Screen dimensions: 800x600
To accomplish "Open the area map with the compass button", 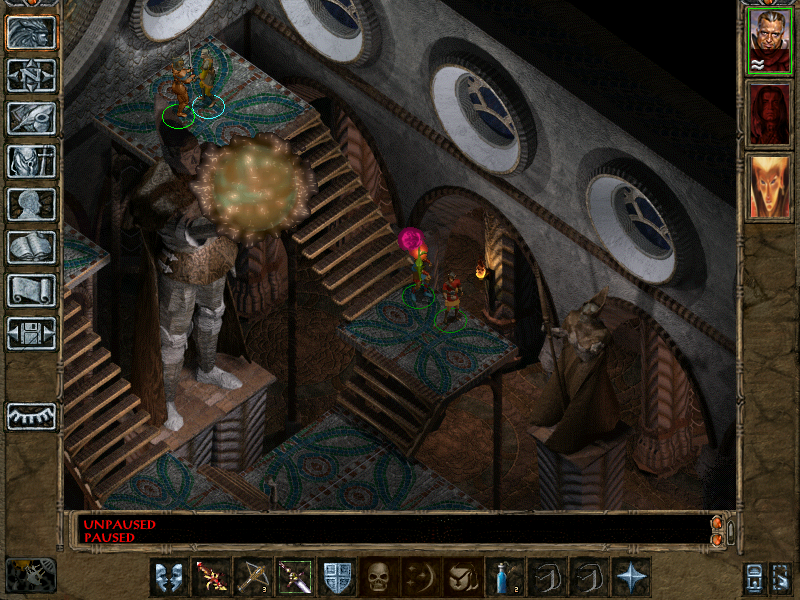I will 31,75.
